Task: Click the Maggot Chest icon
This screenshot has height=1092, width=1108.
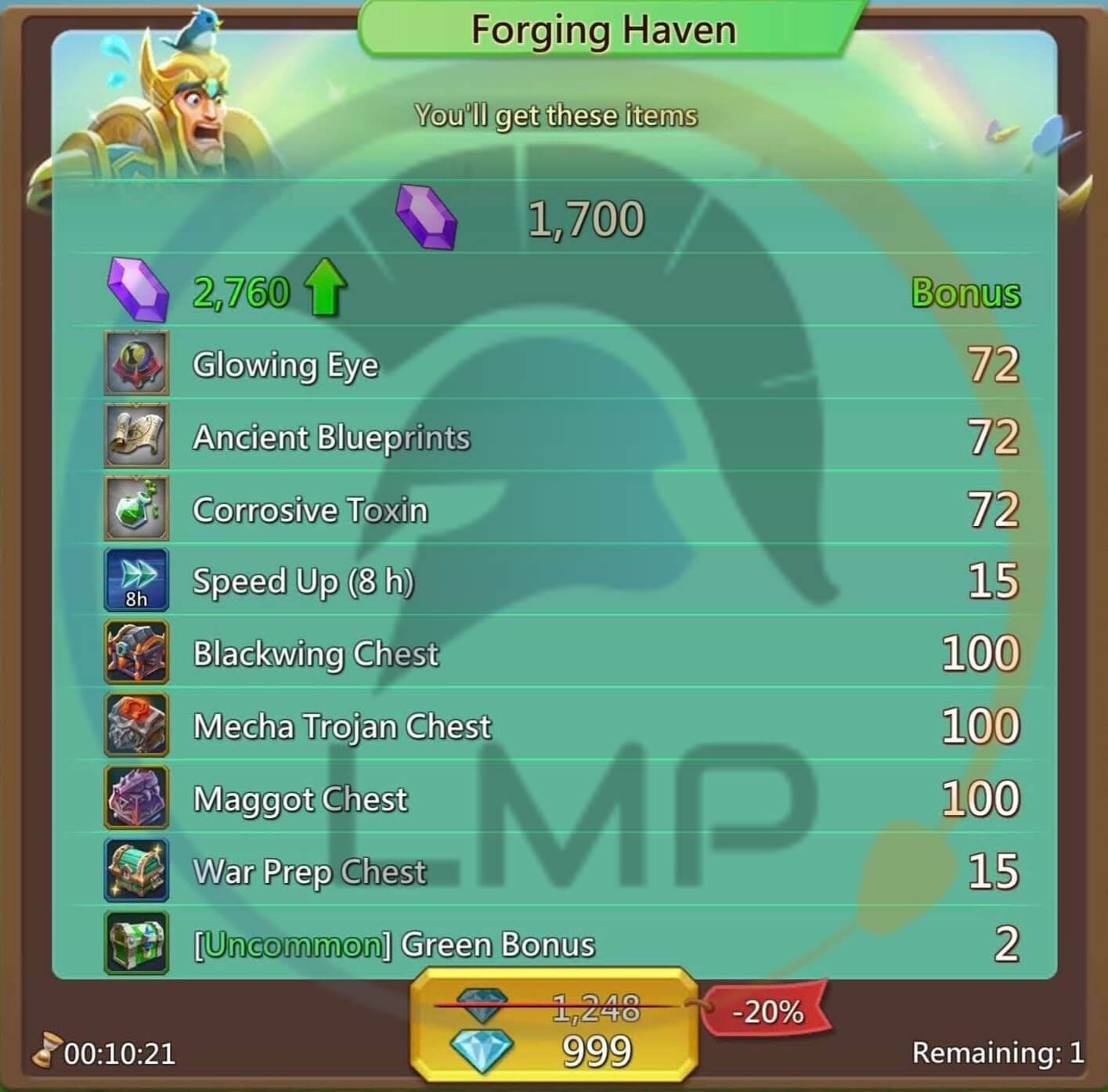Action: tap(135, 798)
